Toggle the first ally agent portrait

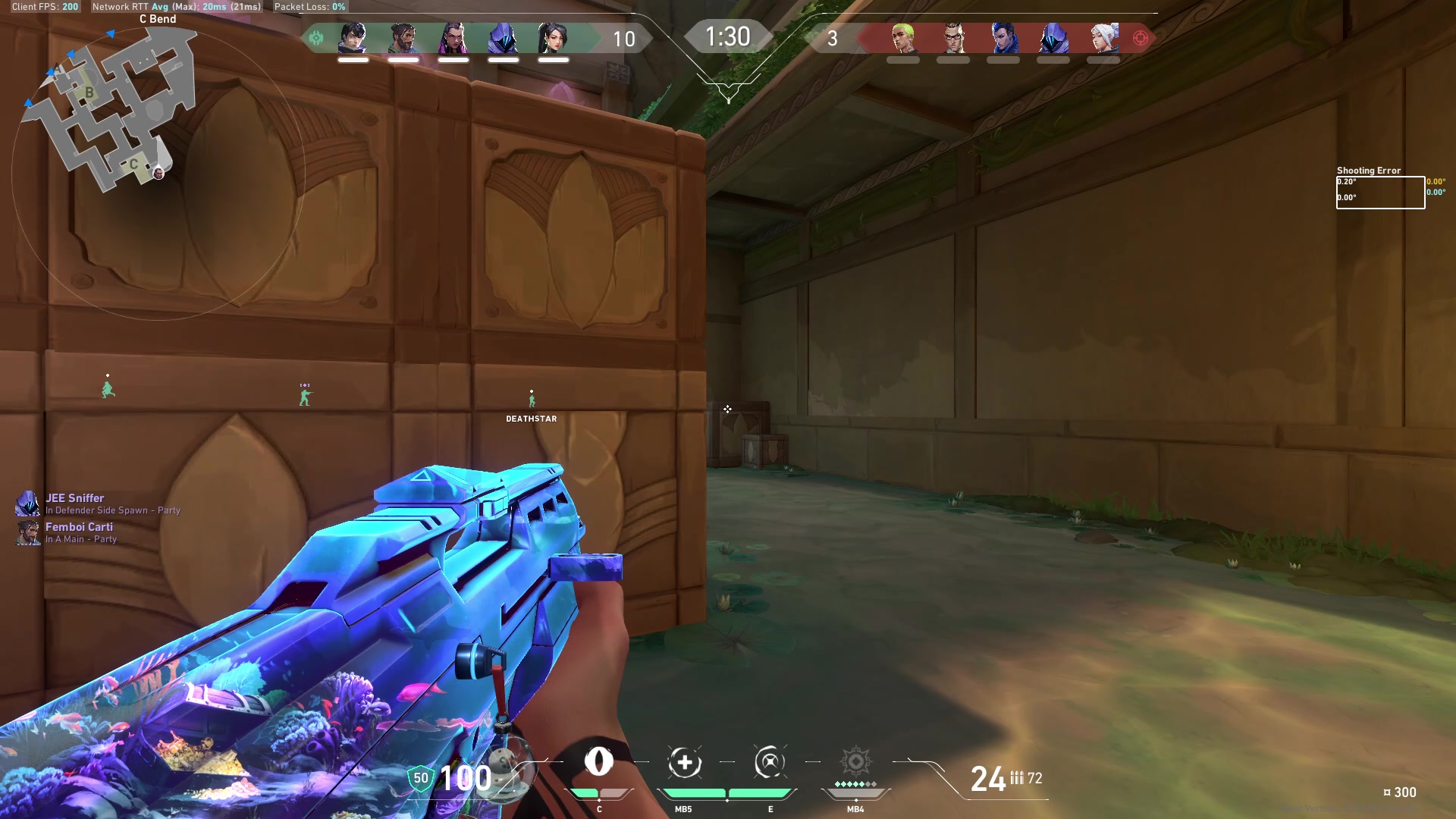coord(351,37)
